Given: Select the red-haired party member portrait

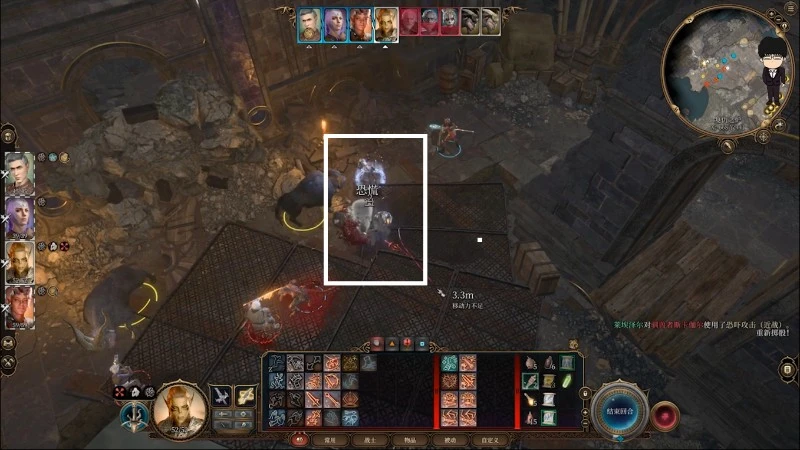Looking at the screenshot, I should coord(20,305).
